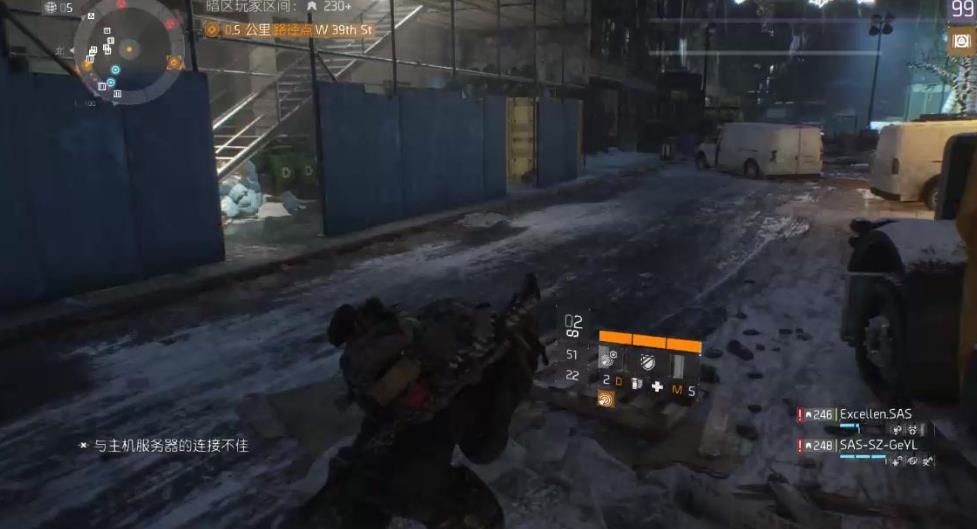Activate the orange pulse signature skill icon
This screenshot has width=977, height=529.
(x=606, y=397)
